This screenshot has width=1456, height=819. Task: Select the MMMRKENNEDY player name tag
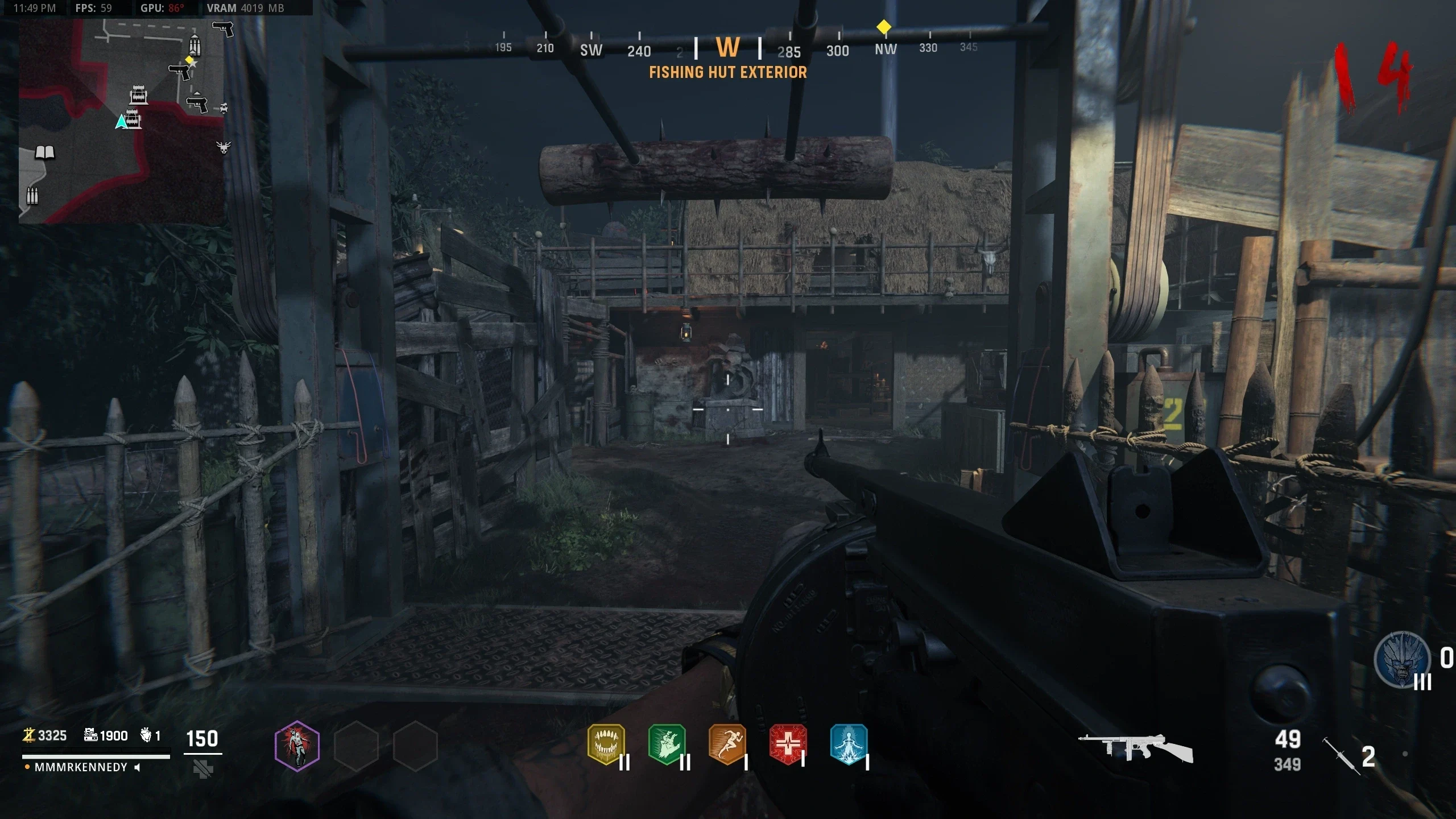tap(81, 767)
